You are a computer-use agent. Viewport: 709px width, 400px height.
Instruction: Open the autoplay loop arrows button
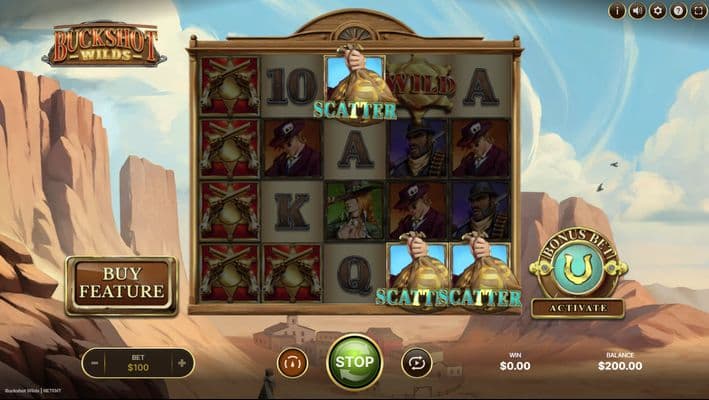coord(416,362)
